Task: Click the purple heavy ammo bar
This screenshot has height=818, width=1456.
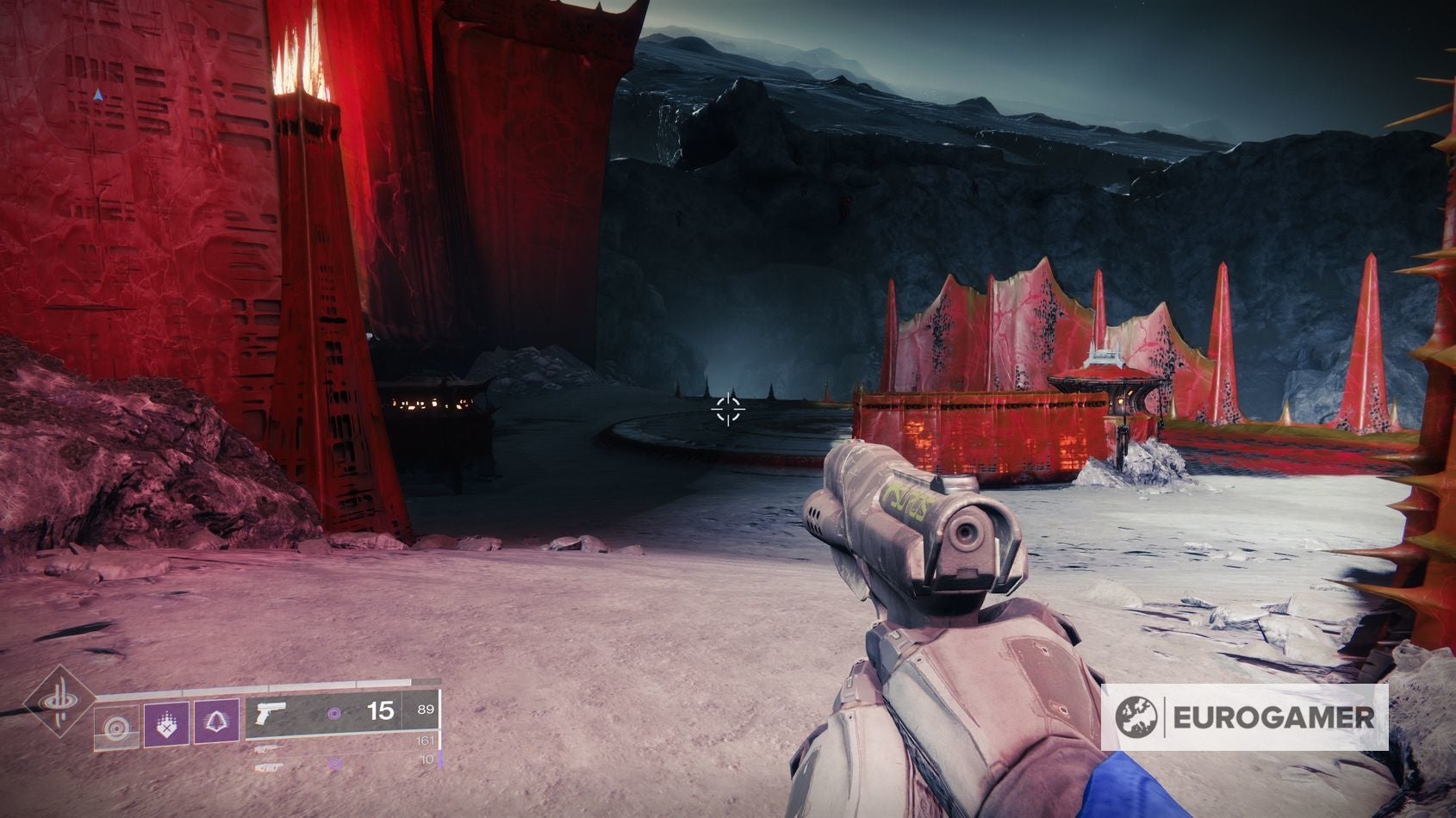Action: pos(440,759)
